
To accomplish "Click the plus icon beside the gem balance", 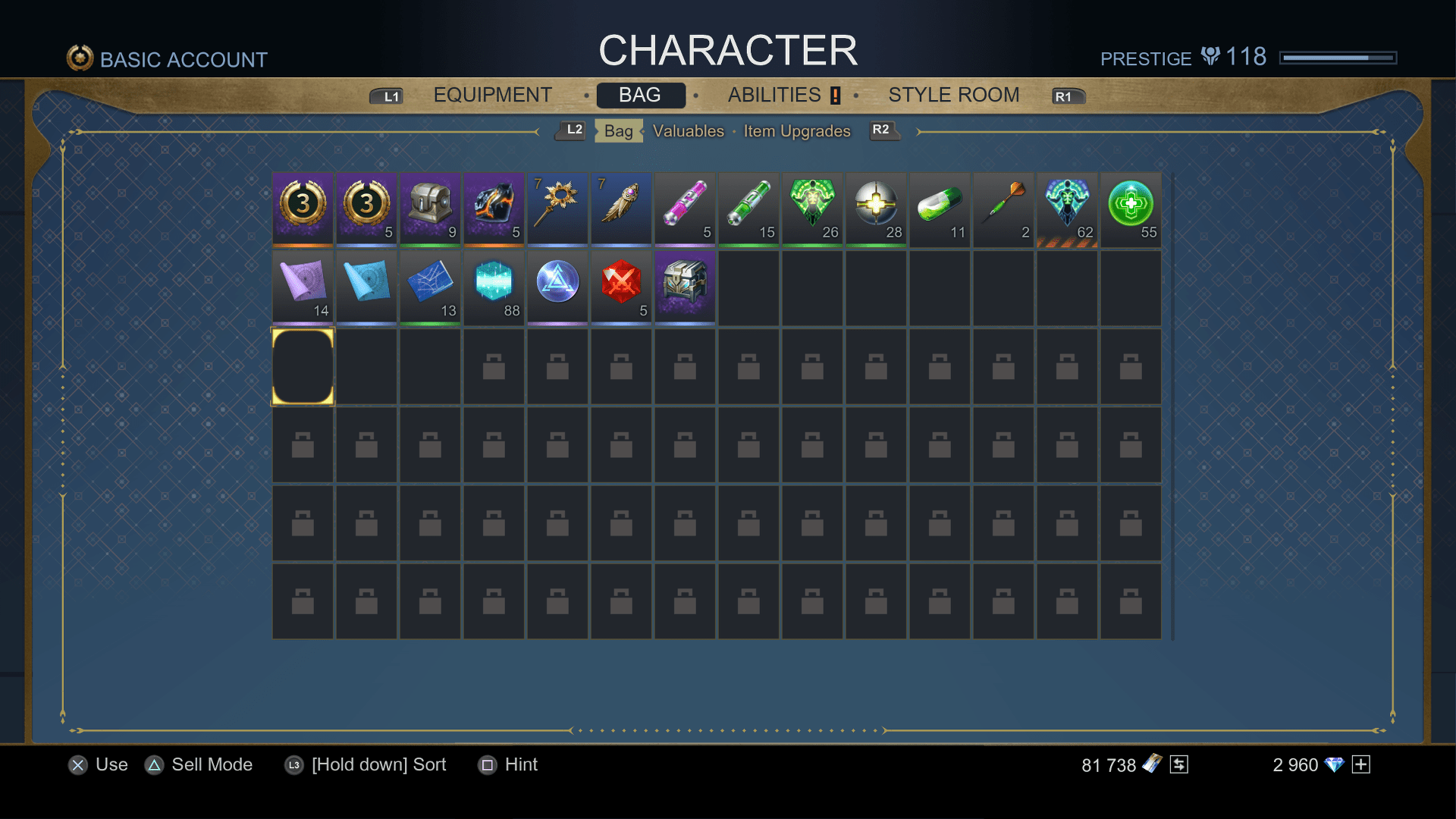I will (1362, 764).
